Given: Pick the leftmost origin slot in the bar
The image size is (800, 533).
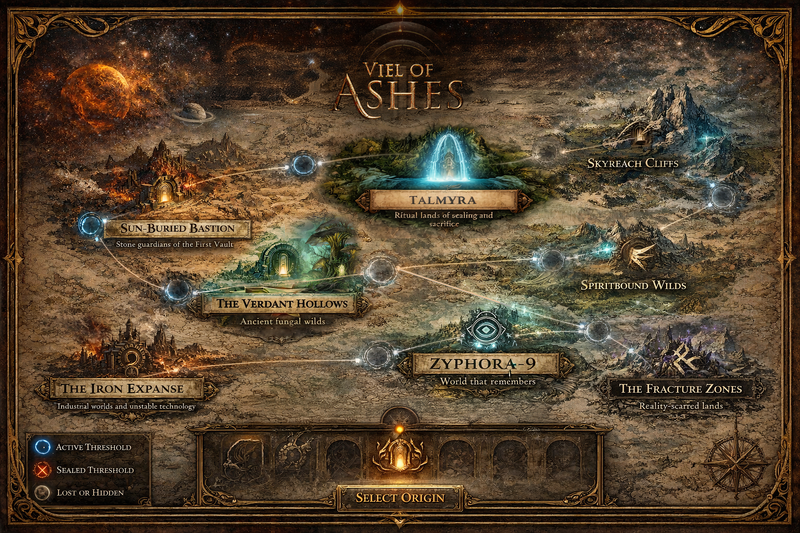Looking at the screenshot, I should pyautogui.click(x=244, y=457).
